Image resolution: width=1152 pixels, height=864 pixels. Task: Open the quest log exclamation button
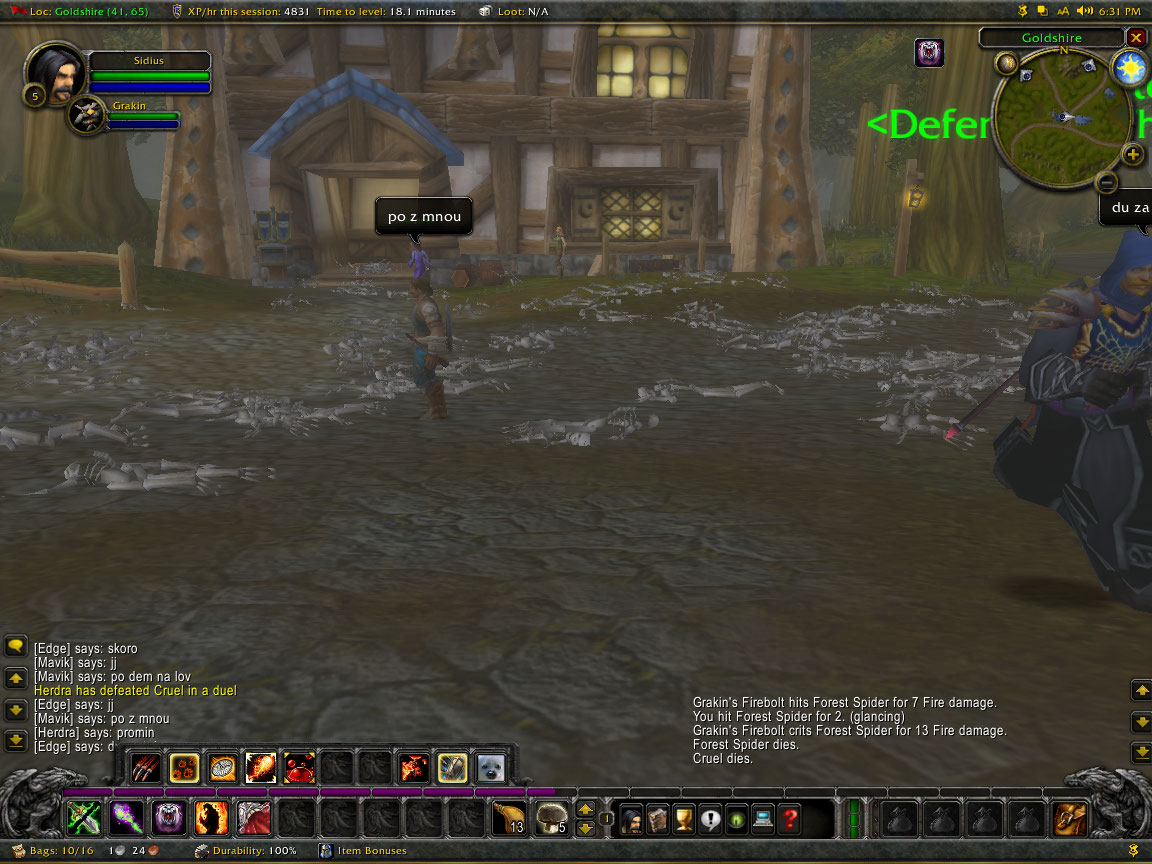(x=710, y=820)
